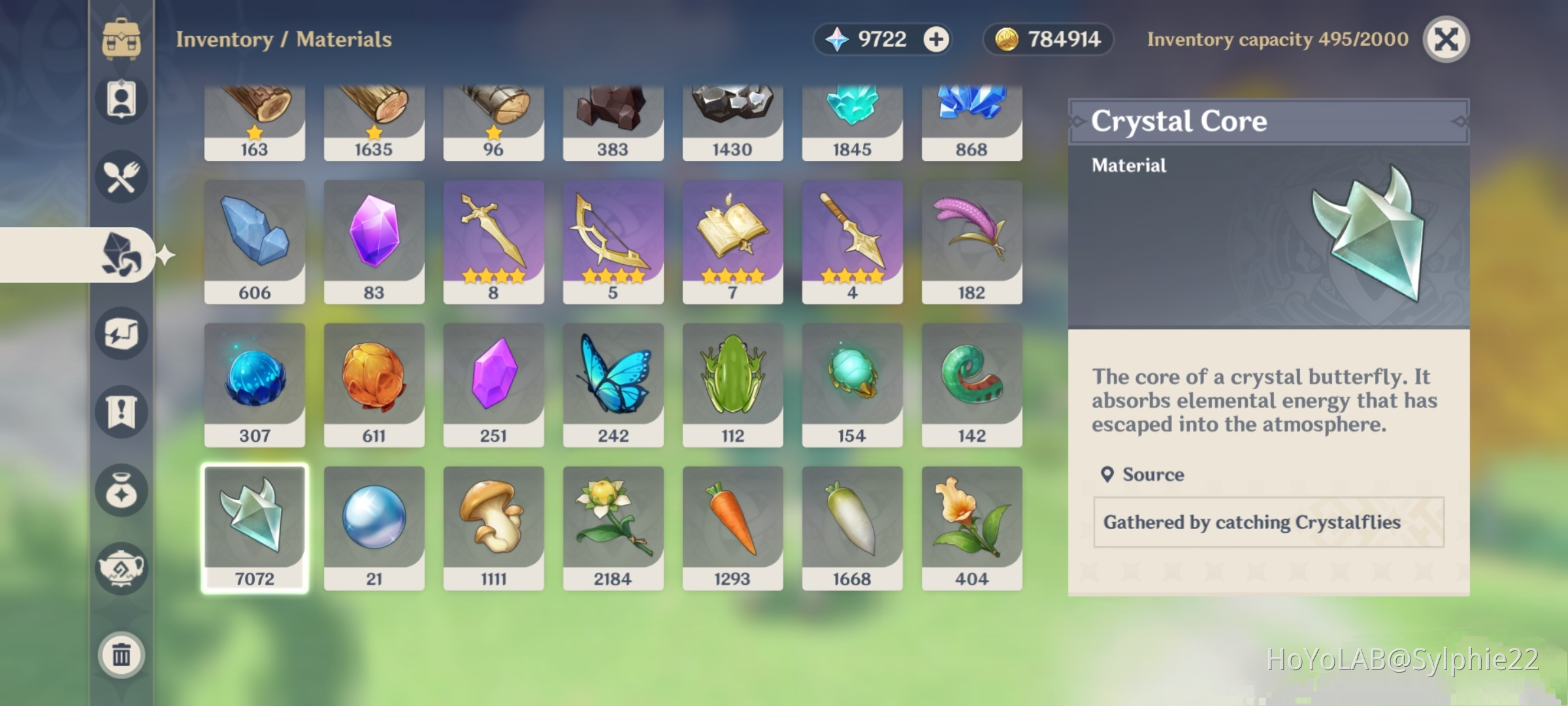Switch to the Food section icon
The height and width of the screenshot is (706, 1568).
[x=122, y=176]
